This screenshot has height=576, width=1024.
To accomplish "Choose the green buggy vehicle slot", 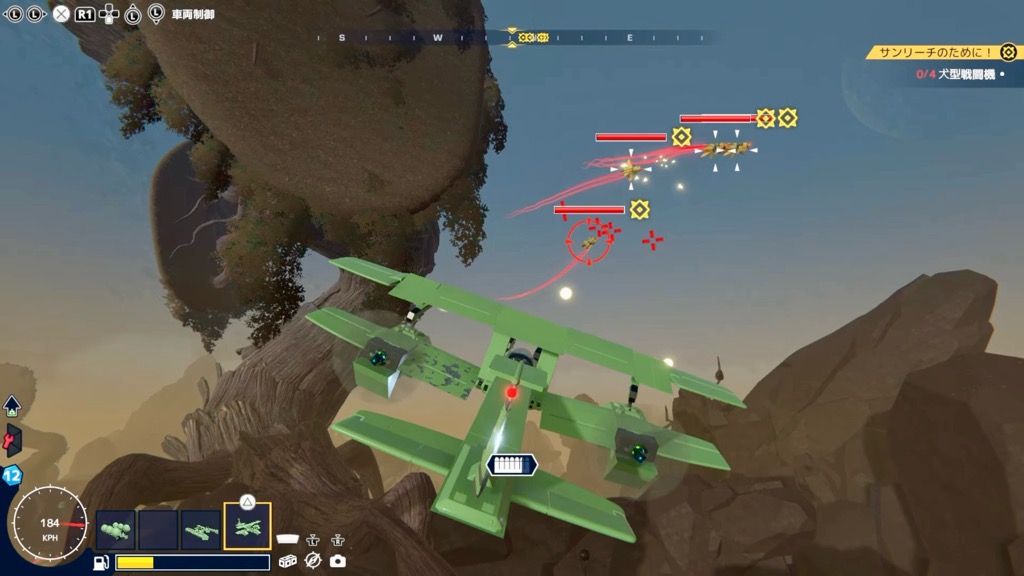I will pyautogui.click(x=202, y=529).
